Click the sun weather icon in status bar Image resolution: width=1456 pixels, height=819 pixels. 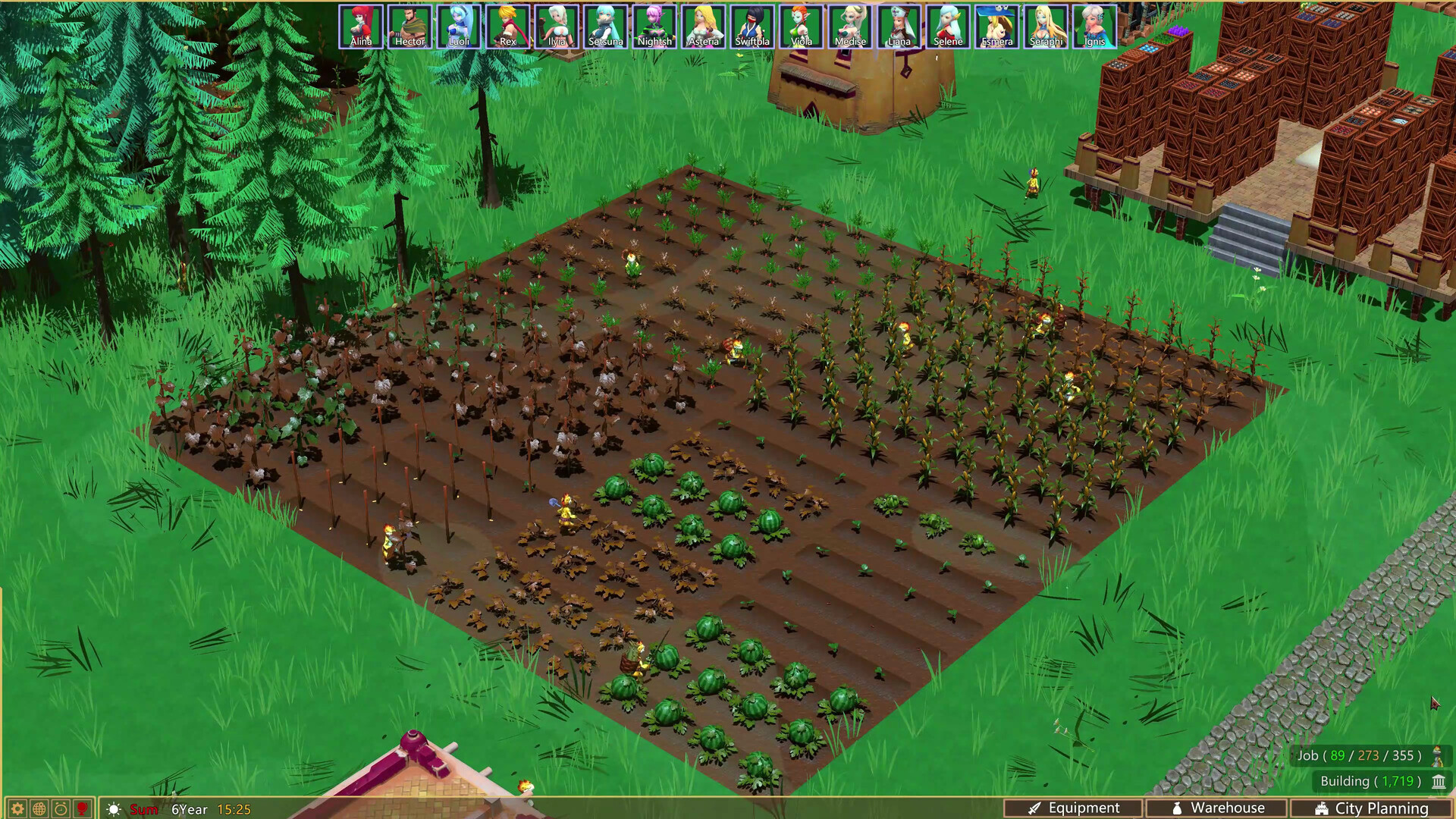tap(112, 809)
